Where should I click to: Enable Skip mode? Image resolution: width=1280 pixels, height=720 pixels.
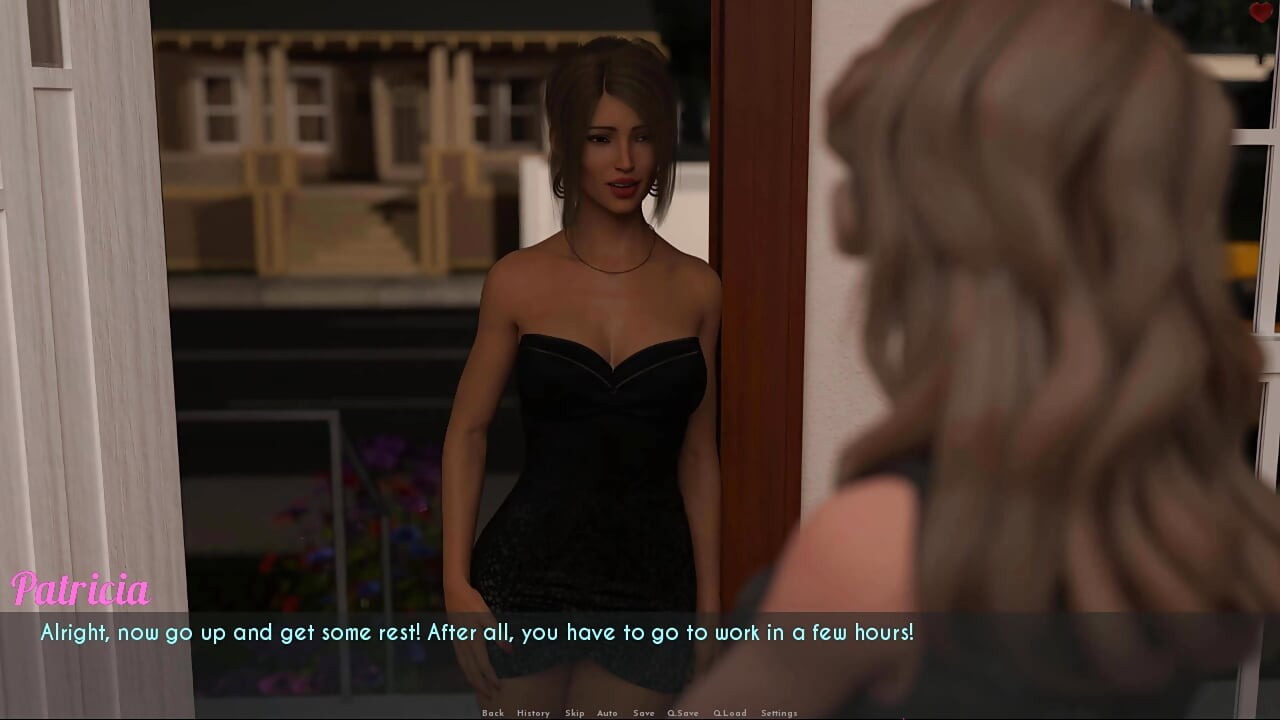[x=575, y=713]
